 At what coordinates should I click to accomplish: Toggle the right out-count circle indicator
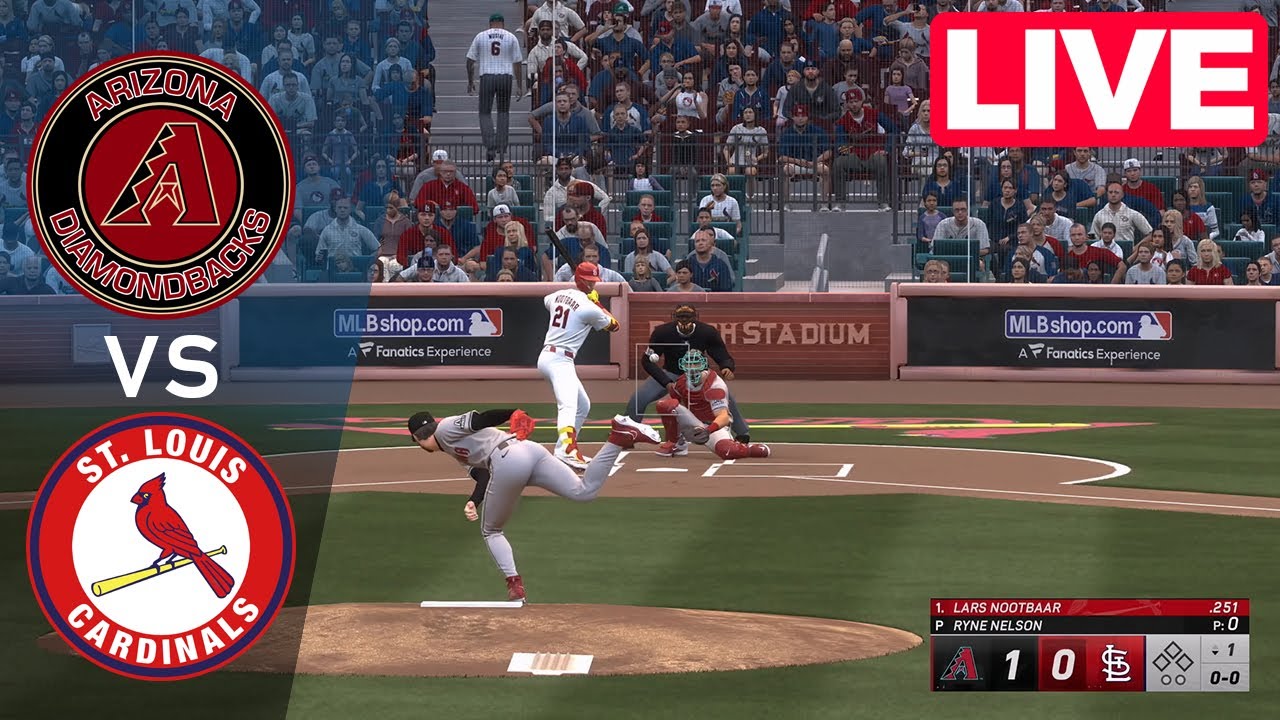pos(1179,680)
